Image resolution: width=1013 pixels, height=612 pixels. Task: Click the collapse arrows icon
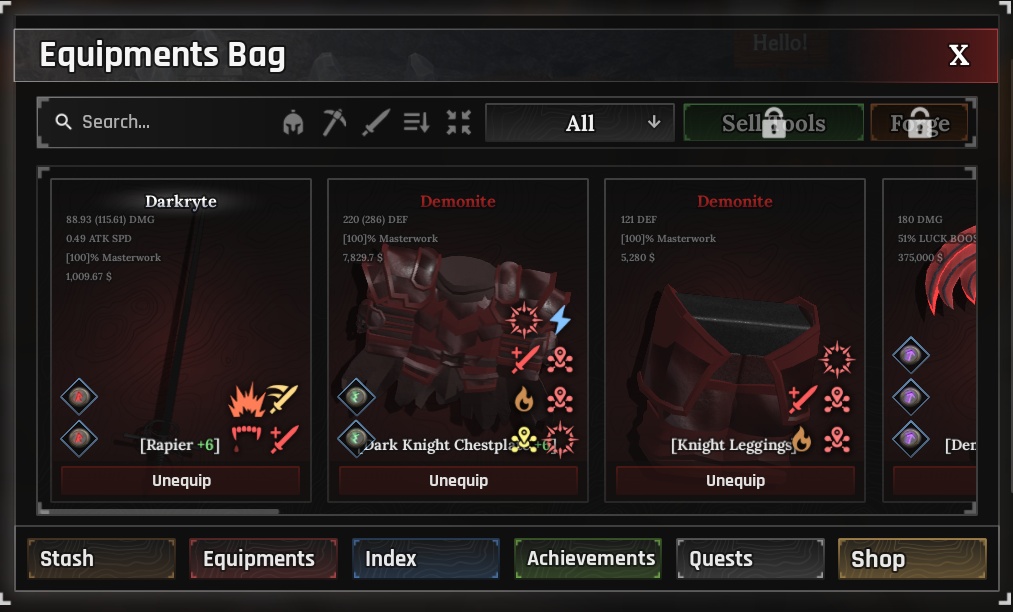[458, 123]
